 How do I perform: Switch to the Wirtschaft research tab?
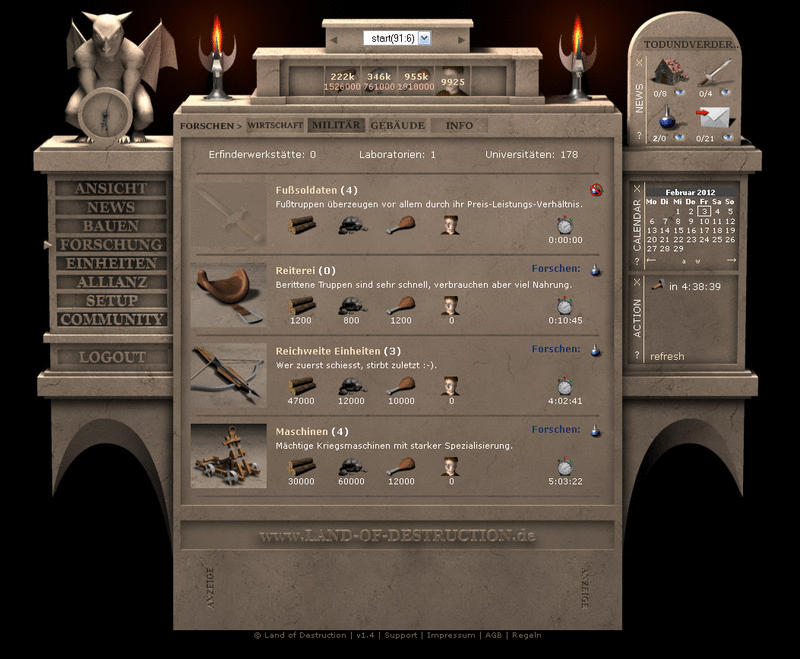pos(275,125)
